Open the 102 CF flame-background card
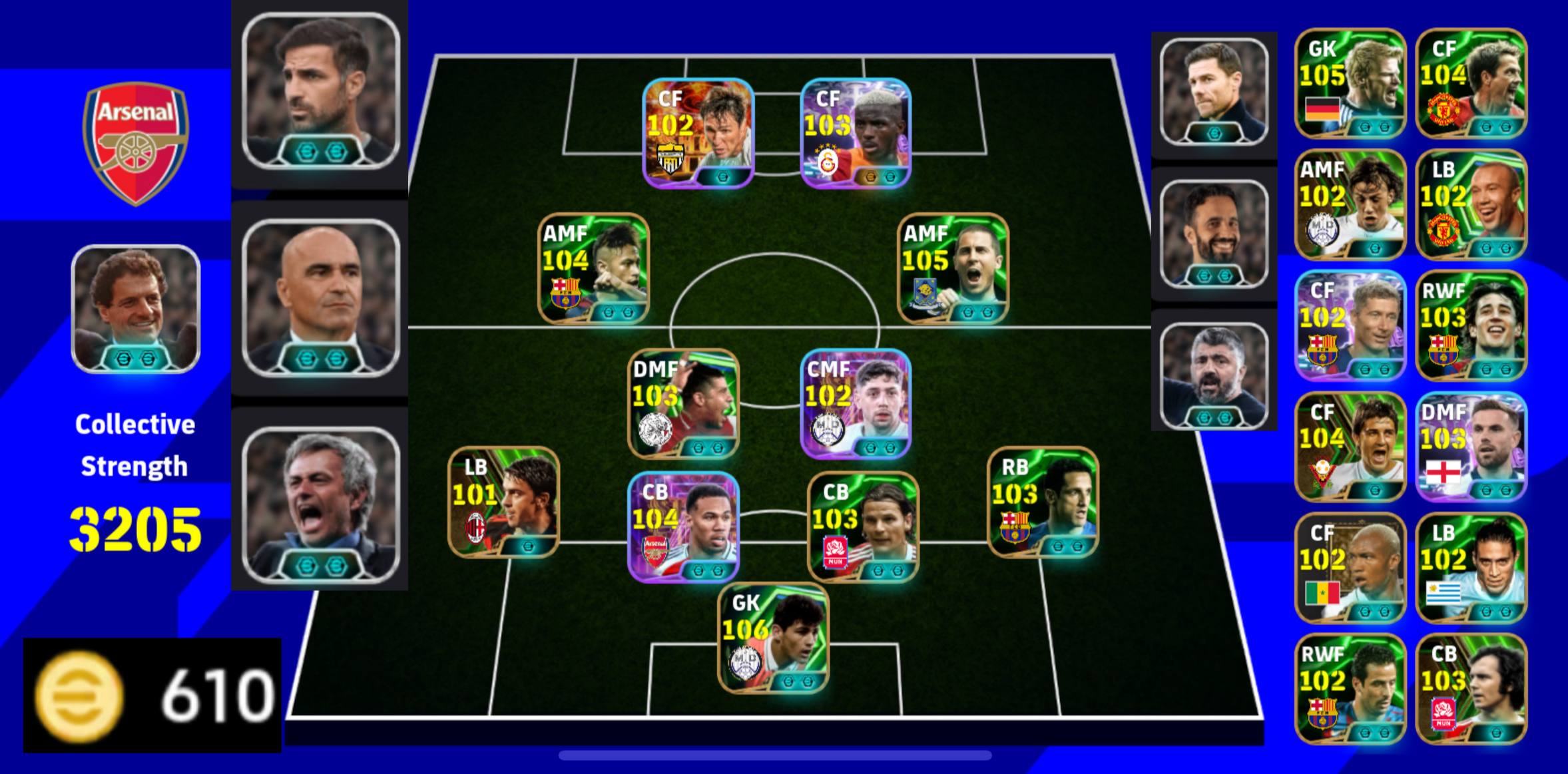The image size is (1568, 774). pos(697,133)
